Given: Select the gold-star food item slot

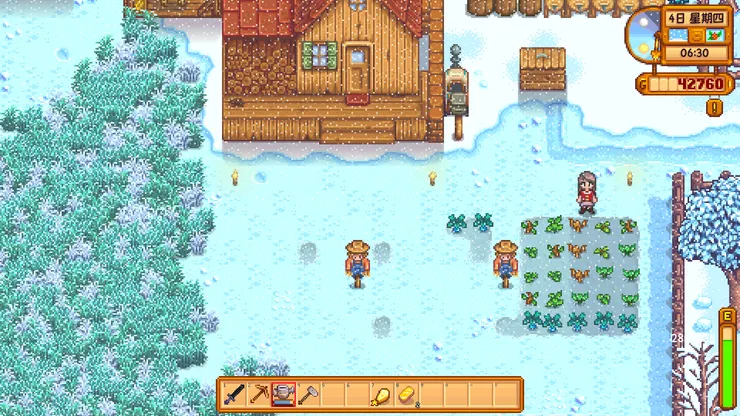Looking at the screenshot, I should point(381,394).
